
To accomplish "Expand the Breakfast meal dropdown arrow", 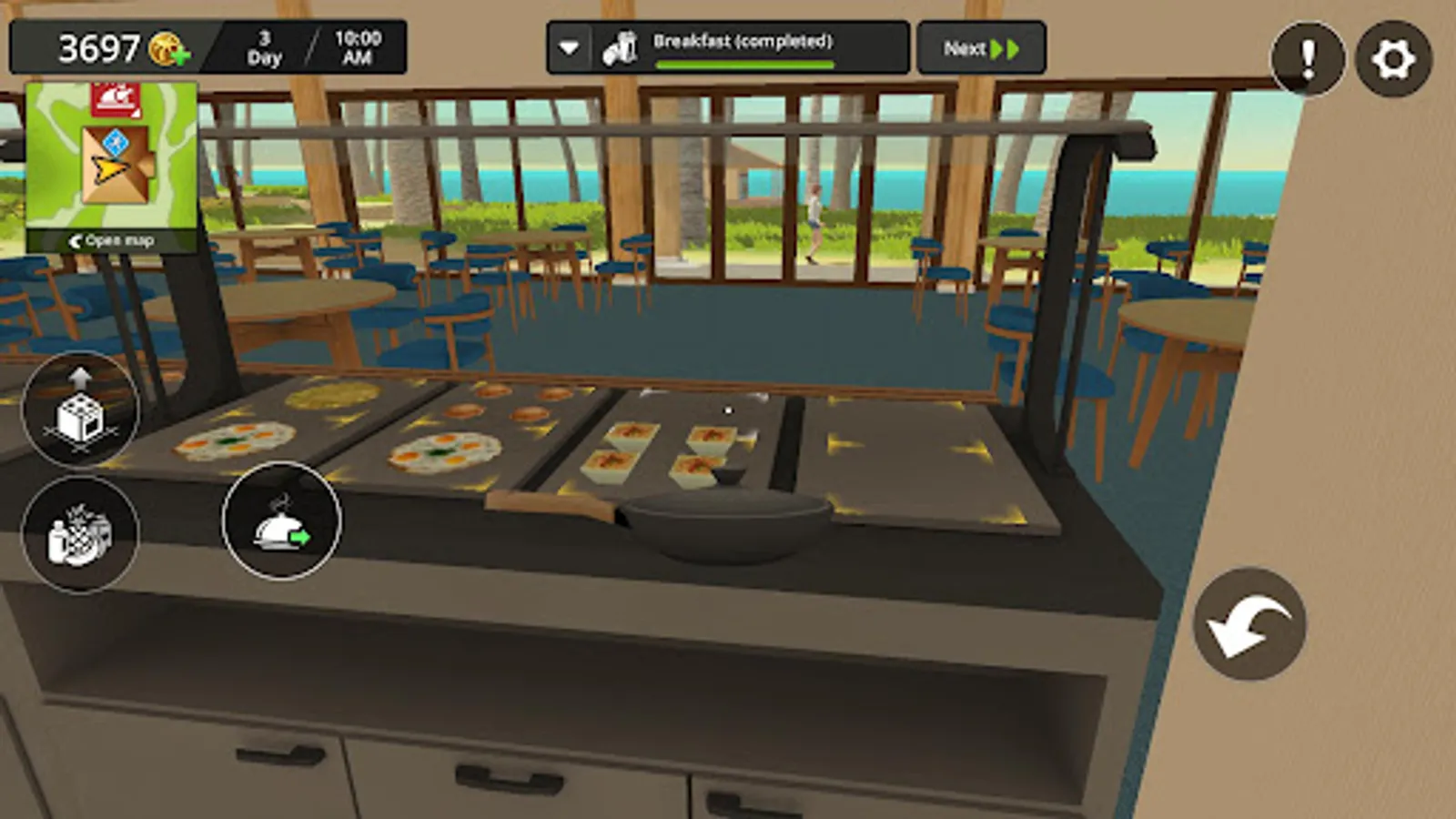I will point(571,47).
